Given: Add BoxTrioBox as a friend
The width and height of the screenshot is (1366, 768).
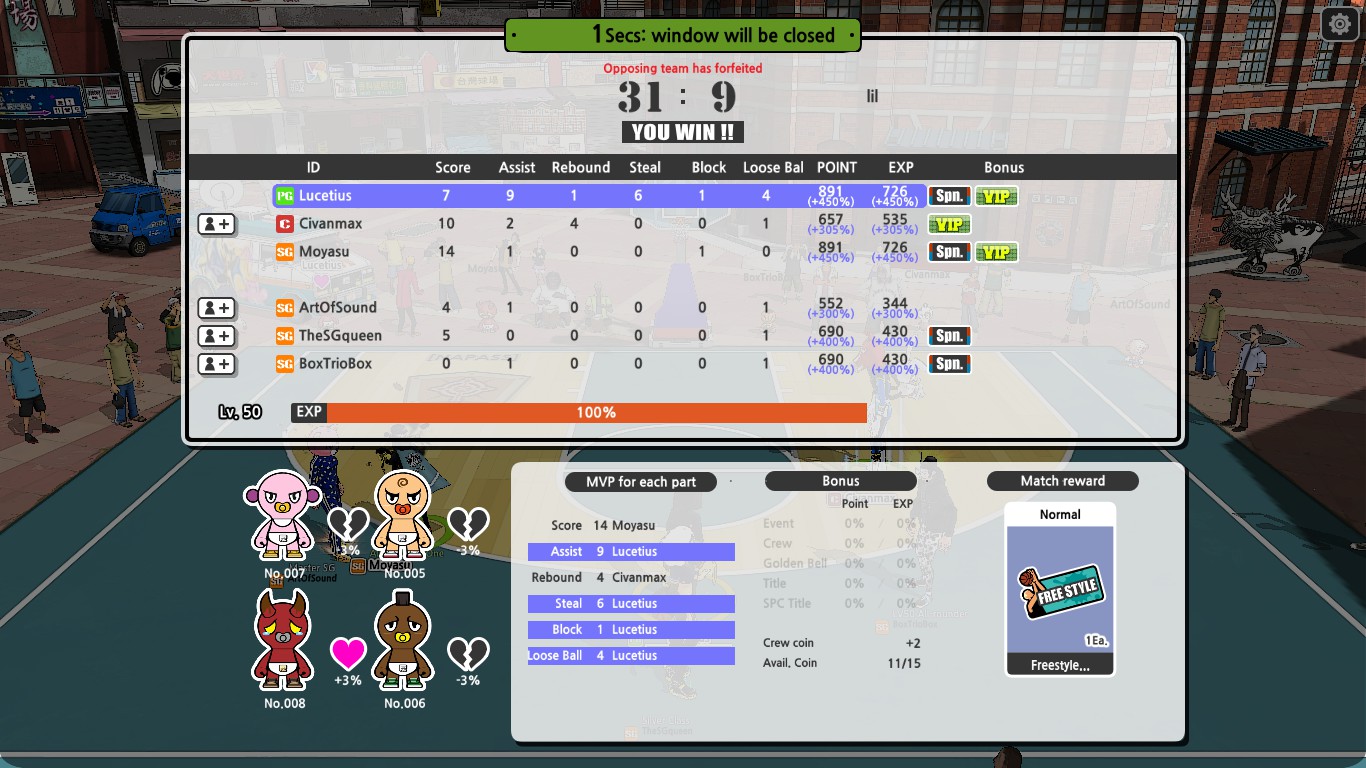Looking at the screenshot, I should coord(216,364).
